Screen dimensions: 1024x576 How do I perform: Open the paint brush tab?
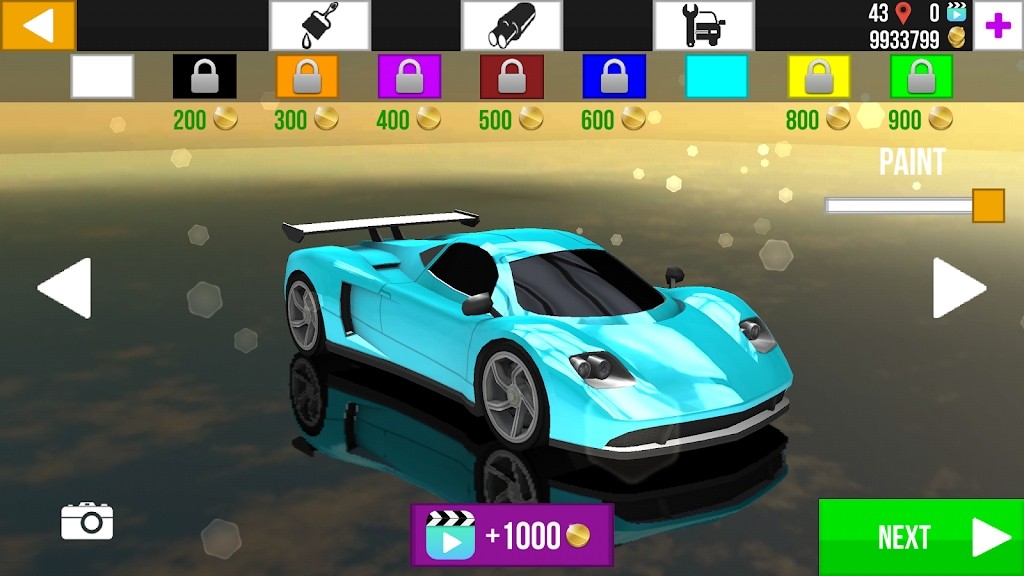point(319,25)
